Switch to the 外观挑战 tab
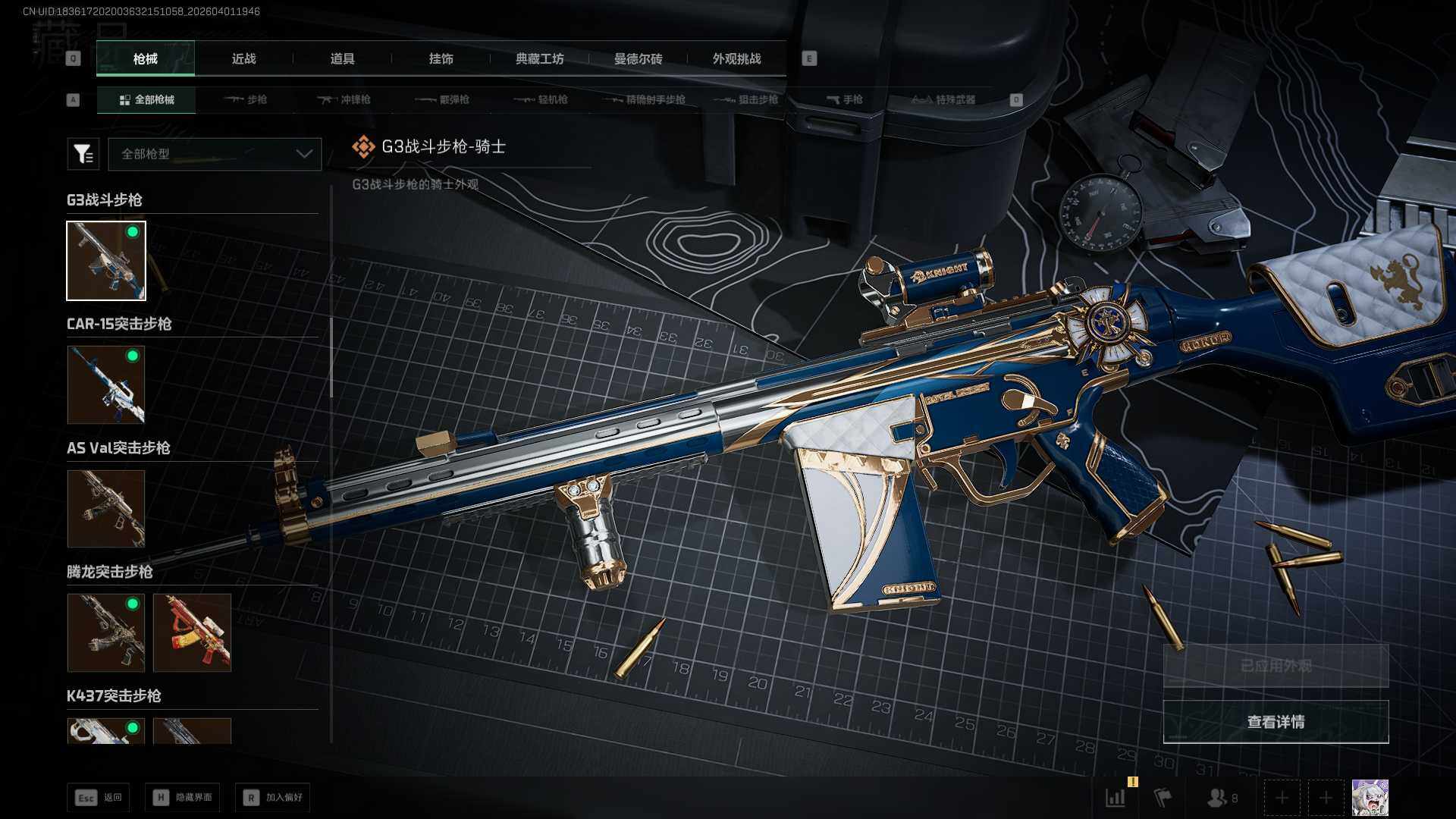 click(x=736, y=58)
